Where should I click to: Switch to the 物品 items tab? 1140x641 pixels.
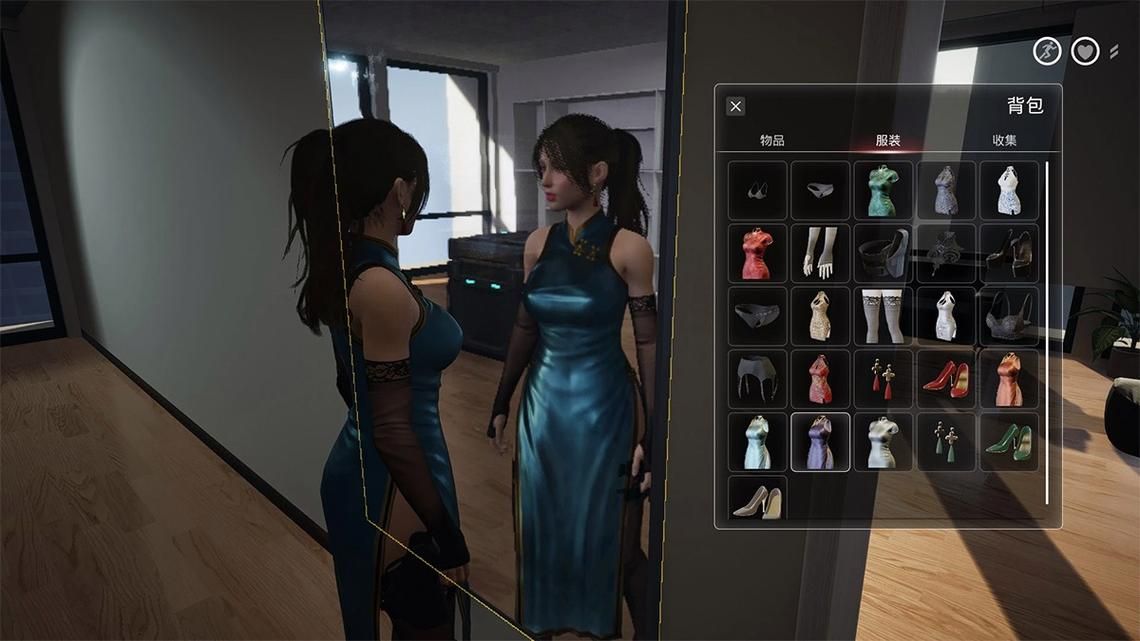coord(772,141)
